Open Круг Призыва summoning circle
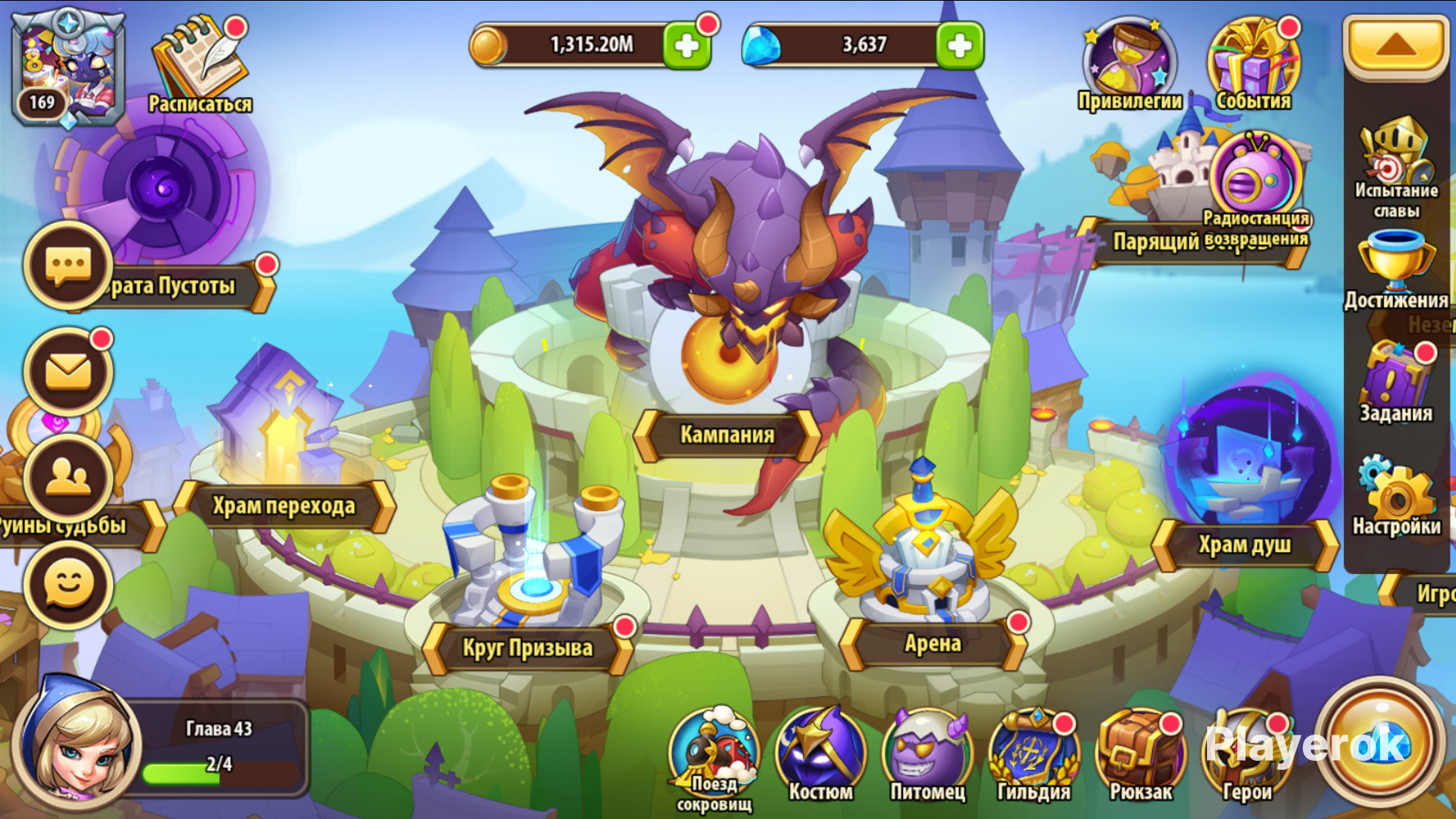 pyautogui.click(x=527, y=648)
